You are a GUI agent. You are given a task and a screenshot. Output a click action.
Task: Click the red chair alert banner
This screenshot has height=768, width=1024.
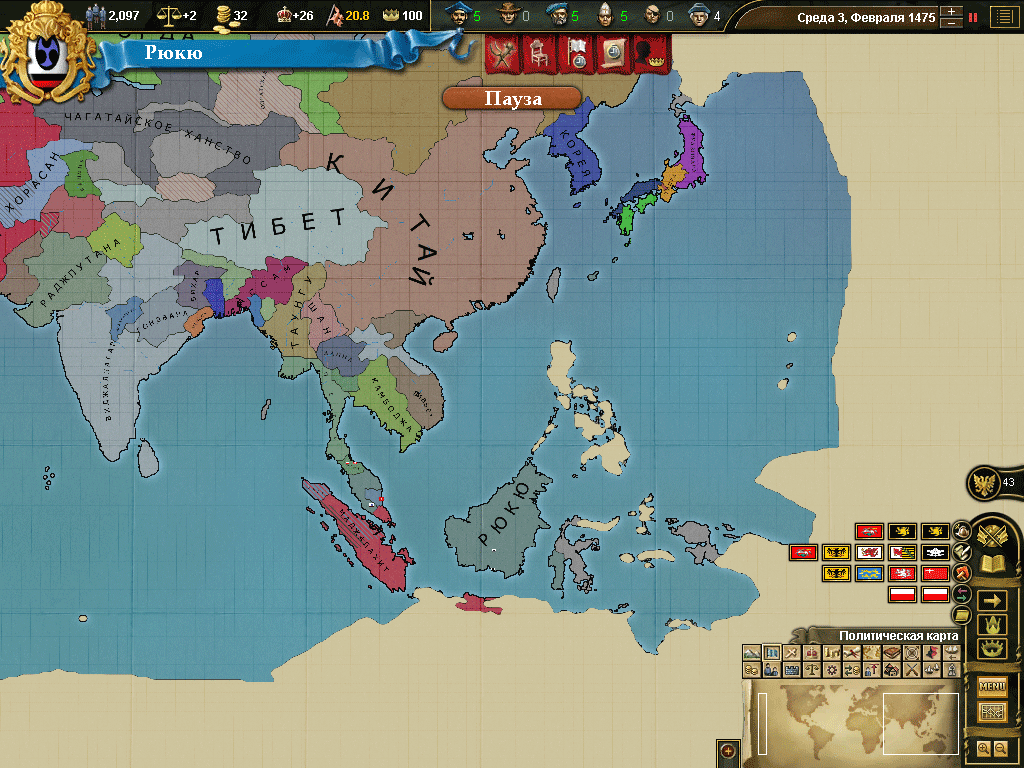[540, 56]
